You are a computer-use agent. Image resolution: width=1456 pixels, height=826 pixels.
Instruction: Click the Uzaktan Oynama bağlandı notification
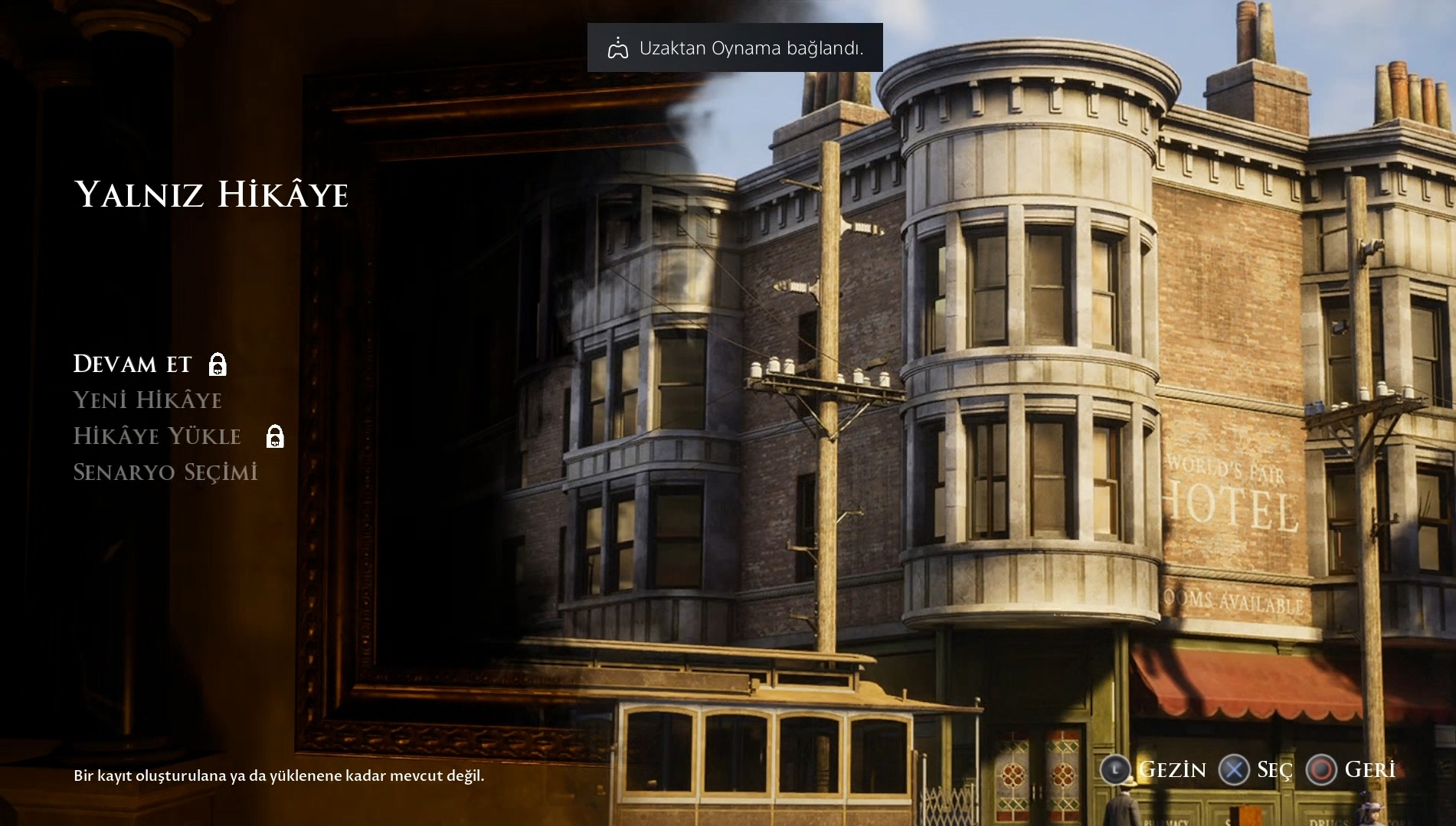tap(735, 48)
